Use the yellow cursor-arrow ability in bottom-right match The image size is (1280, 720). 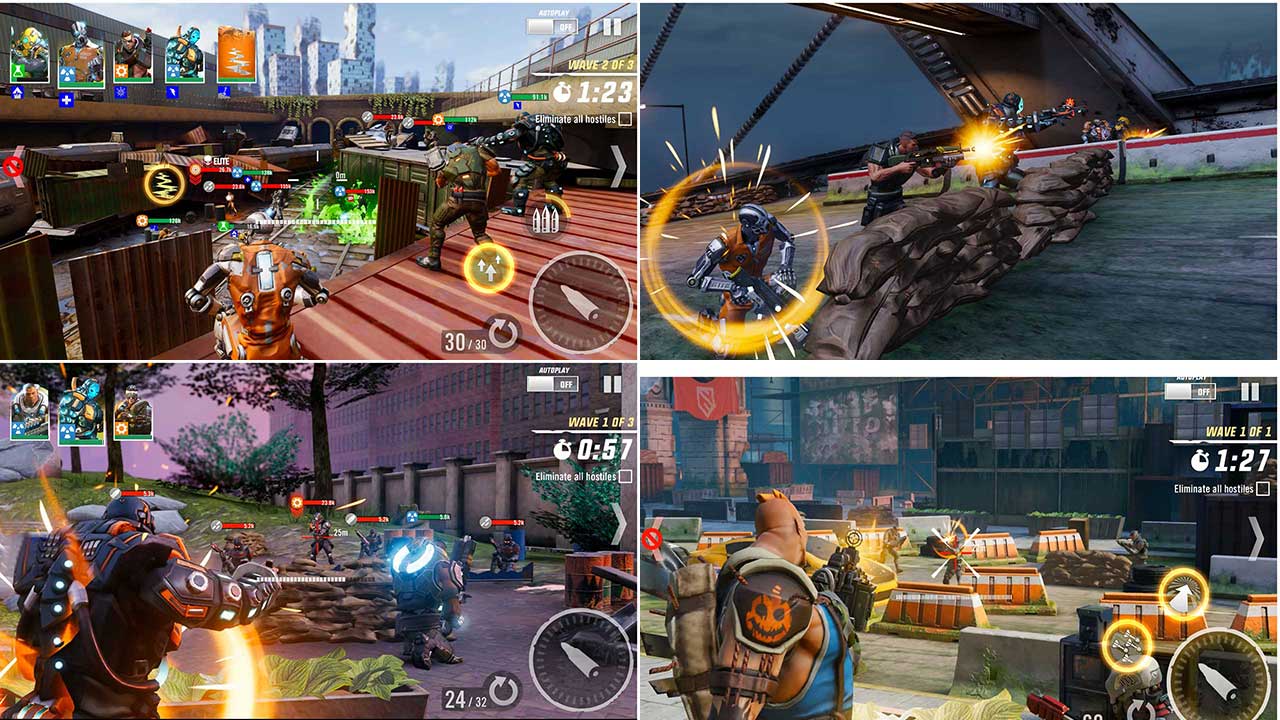pyautogui.click(x=1182, y=592)
